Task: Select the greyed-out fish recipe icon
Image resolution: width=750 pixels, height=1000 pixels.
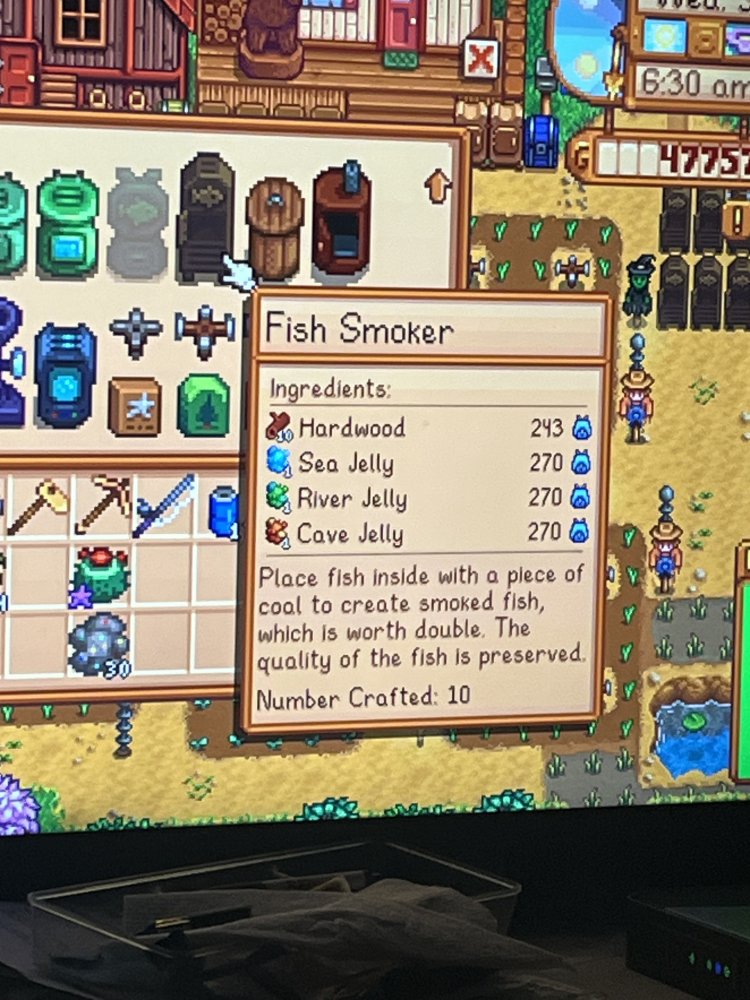Action: pyautogui.click(x=138, y=222)
